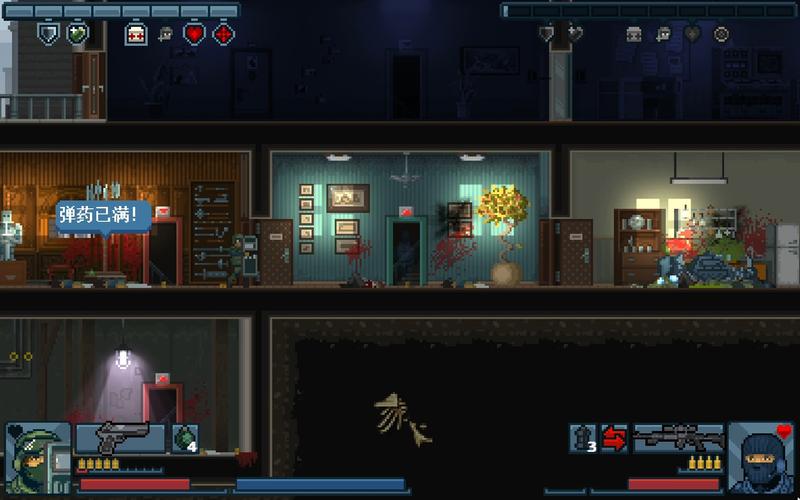This screenshot has height=500, width=800.
Task: Click the blue shield armor icon
Action: (x=47, y=34)
